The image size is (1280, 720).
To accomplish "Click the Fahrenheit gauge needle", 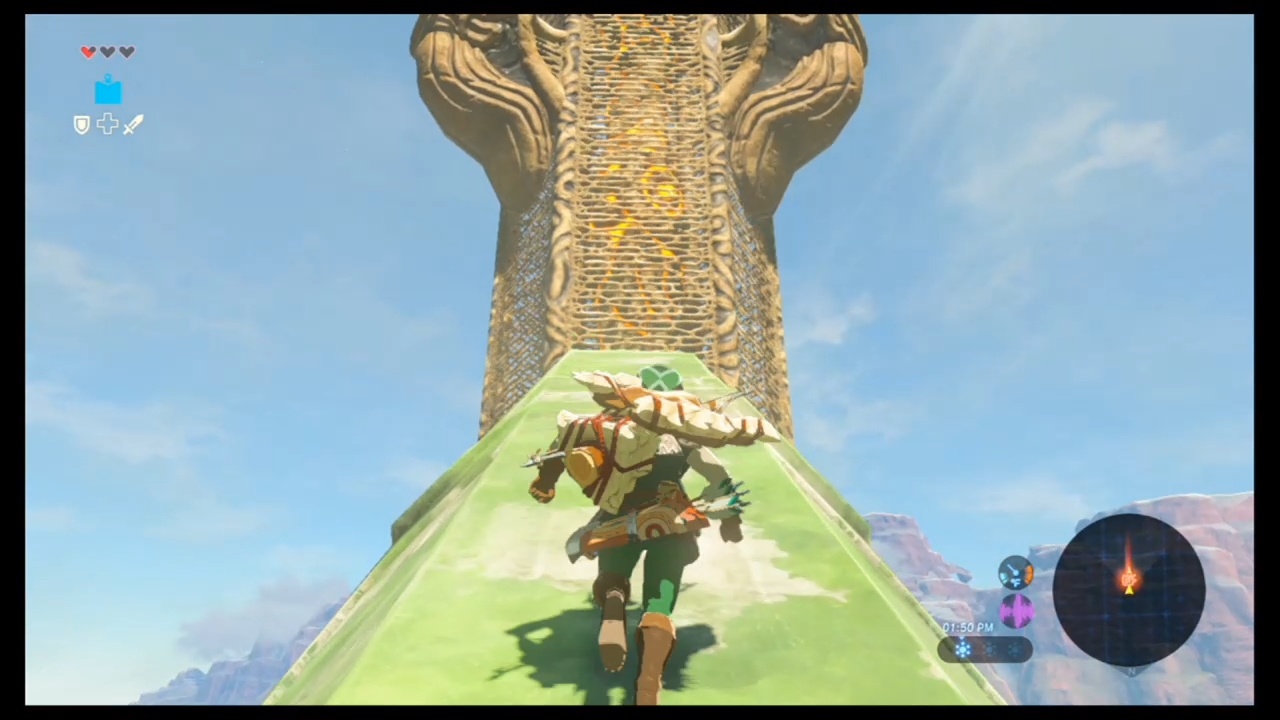I will coord(1012,568).
